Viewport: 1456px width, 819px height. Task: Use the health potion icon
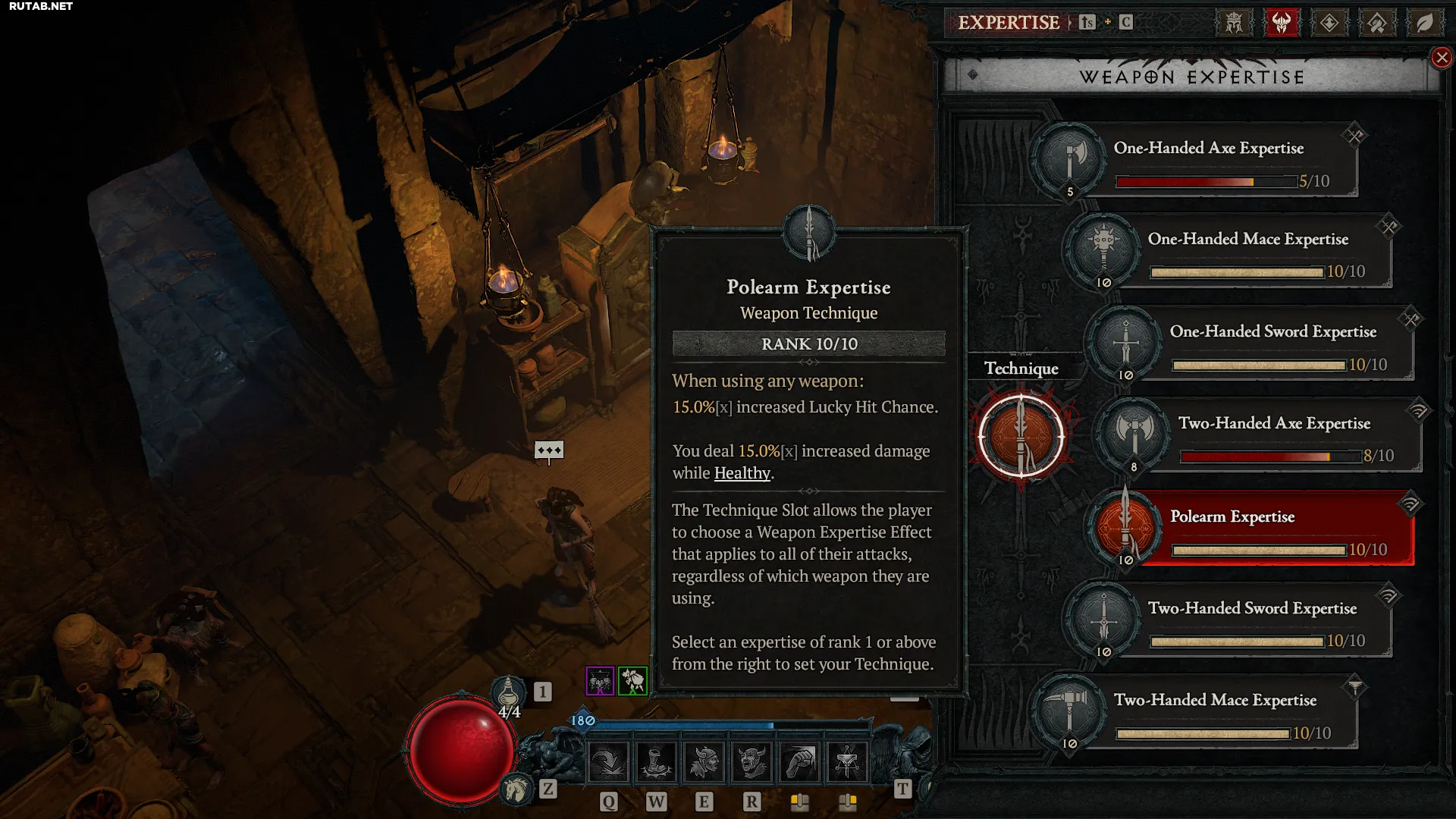coord(509,692)
